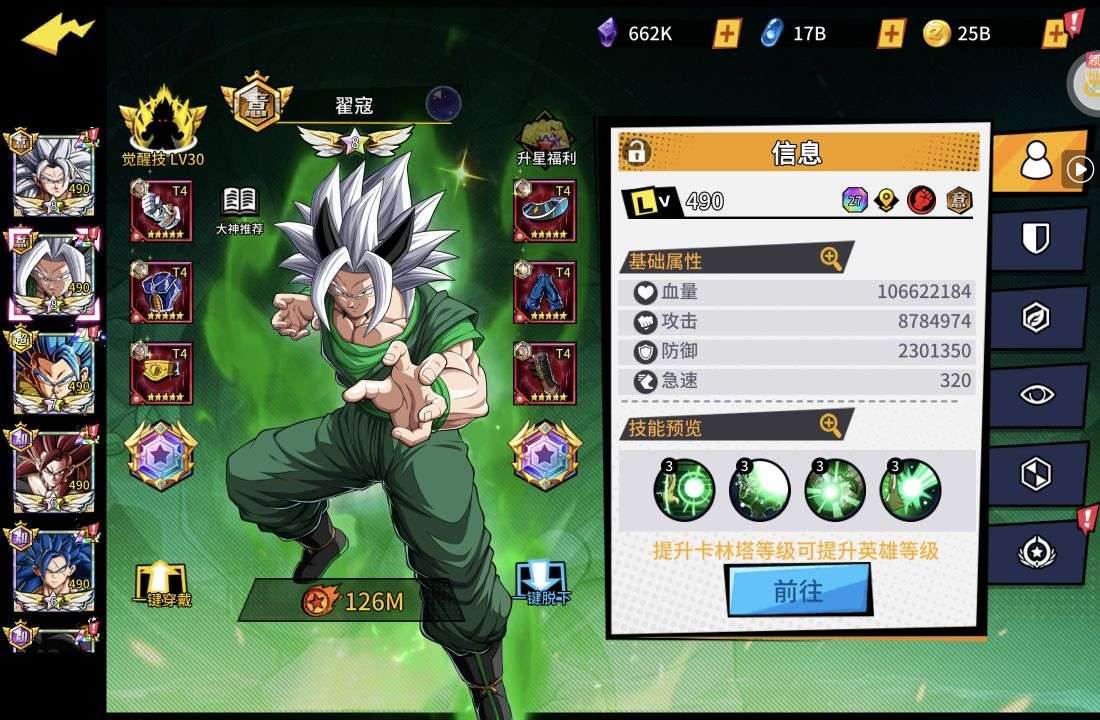
Task: Select the T4 glove equipment slot
Action: point(161,211)
